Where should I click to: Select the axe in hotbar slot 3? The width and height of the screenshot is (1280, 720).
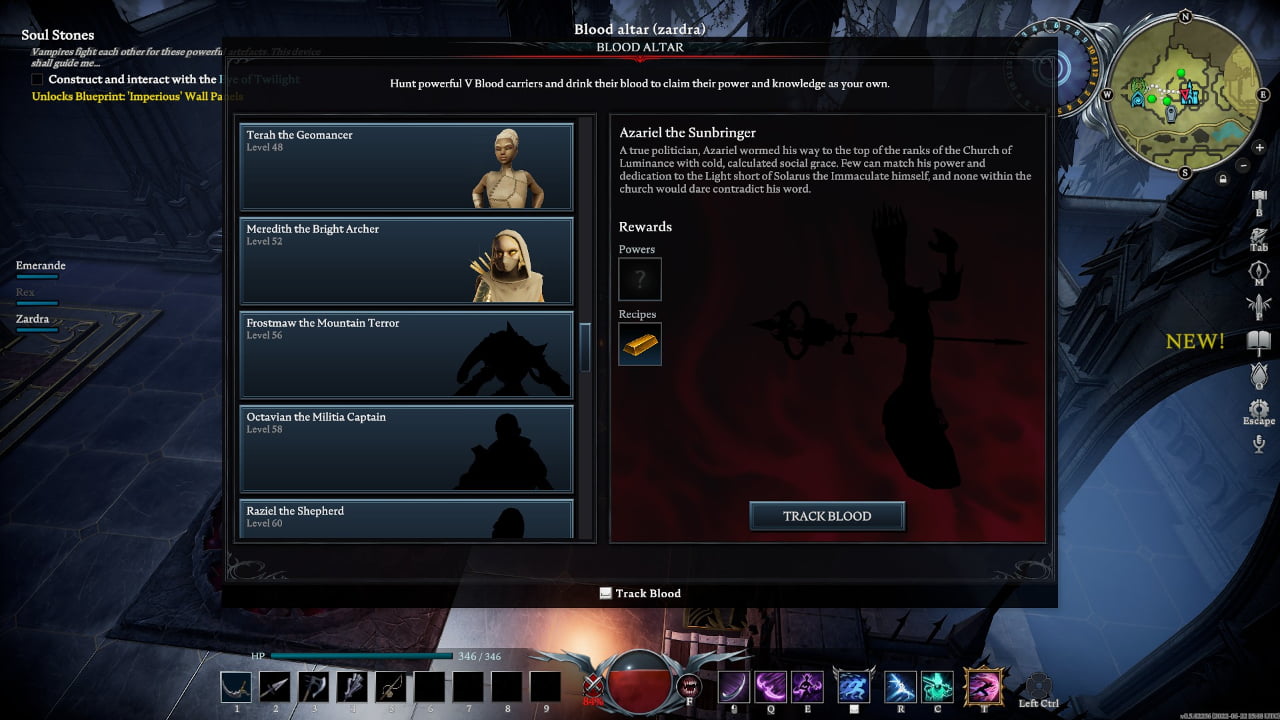pos(314,687)
